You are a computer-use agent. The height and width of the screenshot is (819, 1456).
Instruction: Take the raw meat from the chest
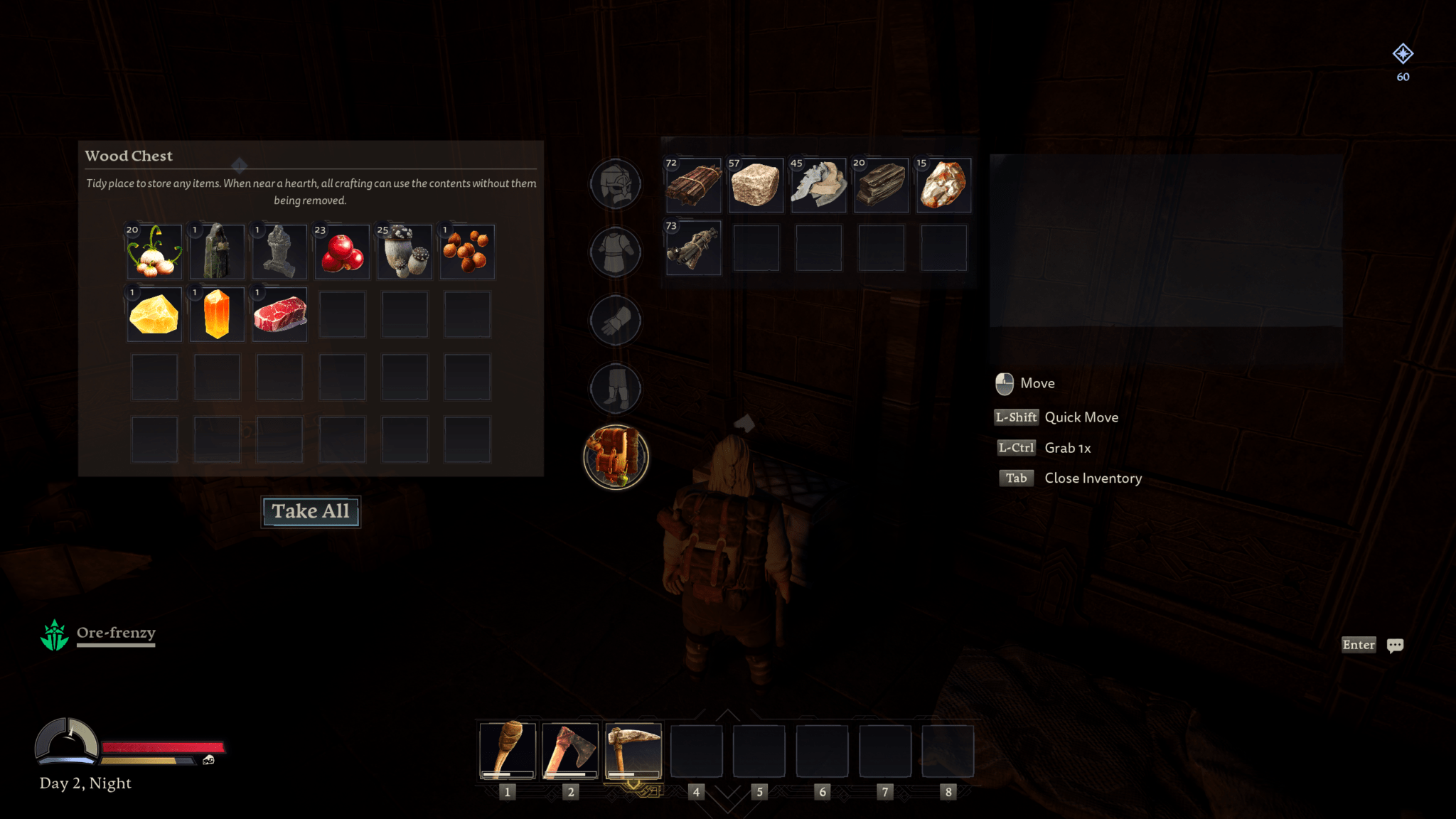point(279,315)
